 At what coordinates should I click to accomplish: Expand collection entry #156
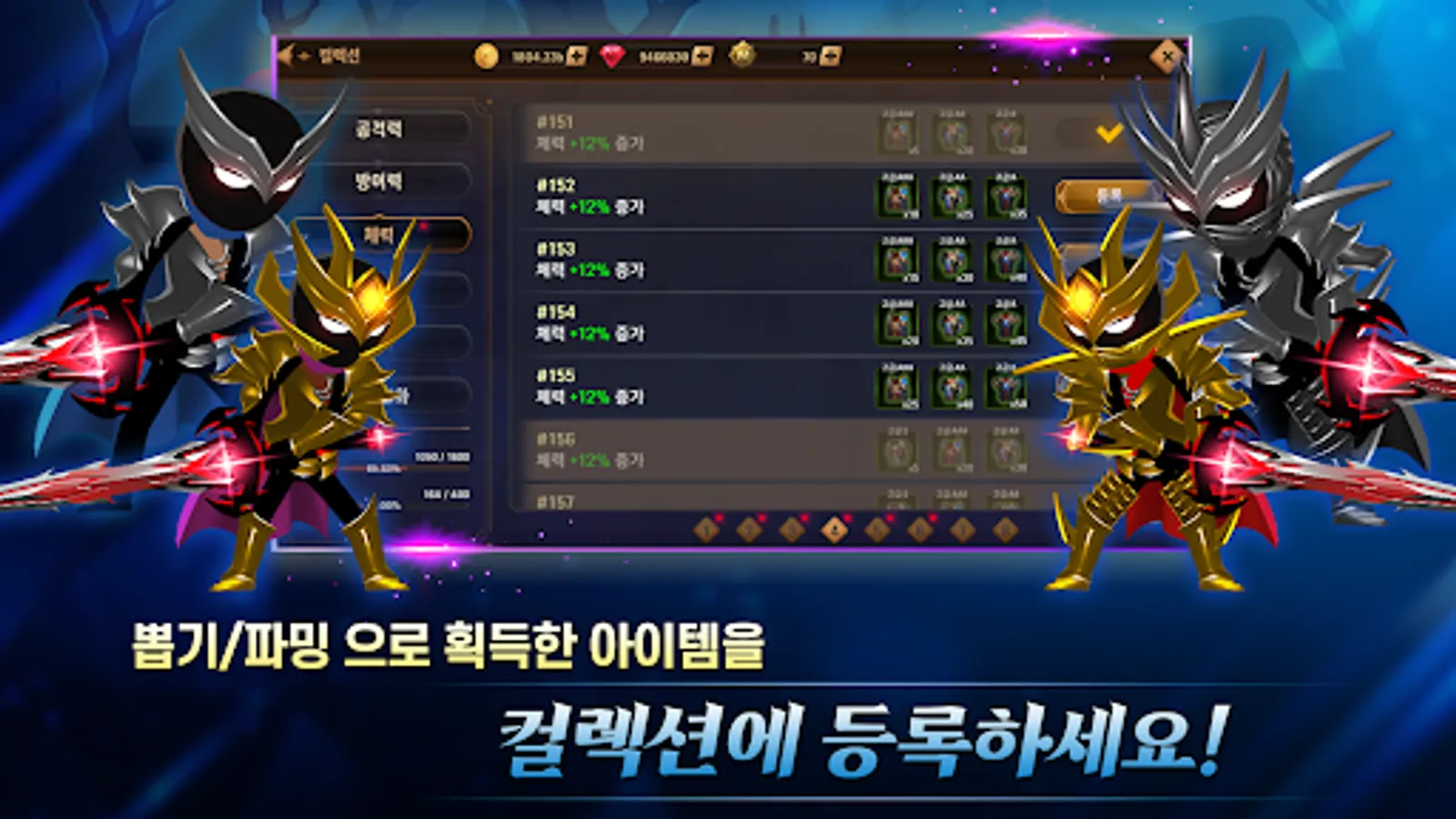[637, 447]
